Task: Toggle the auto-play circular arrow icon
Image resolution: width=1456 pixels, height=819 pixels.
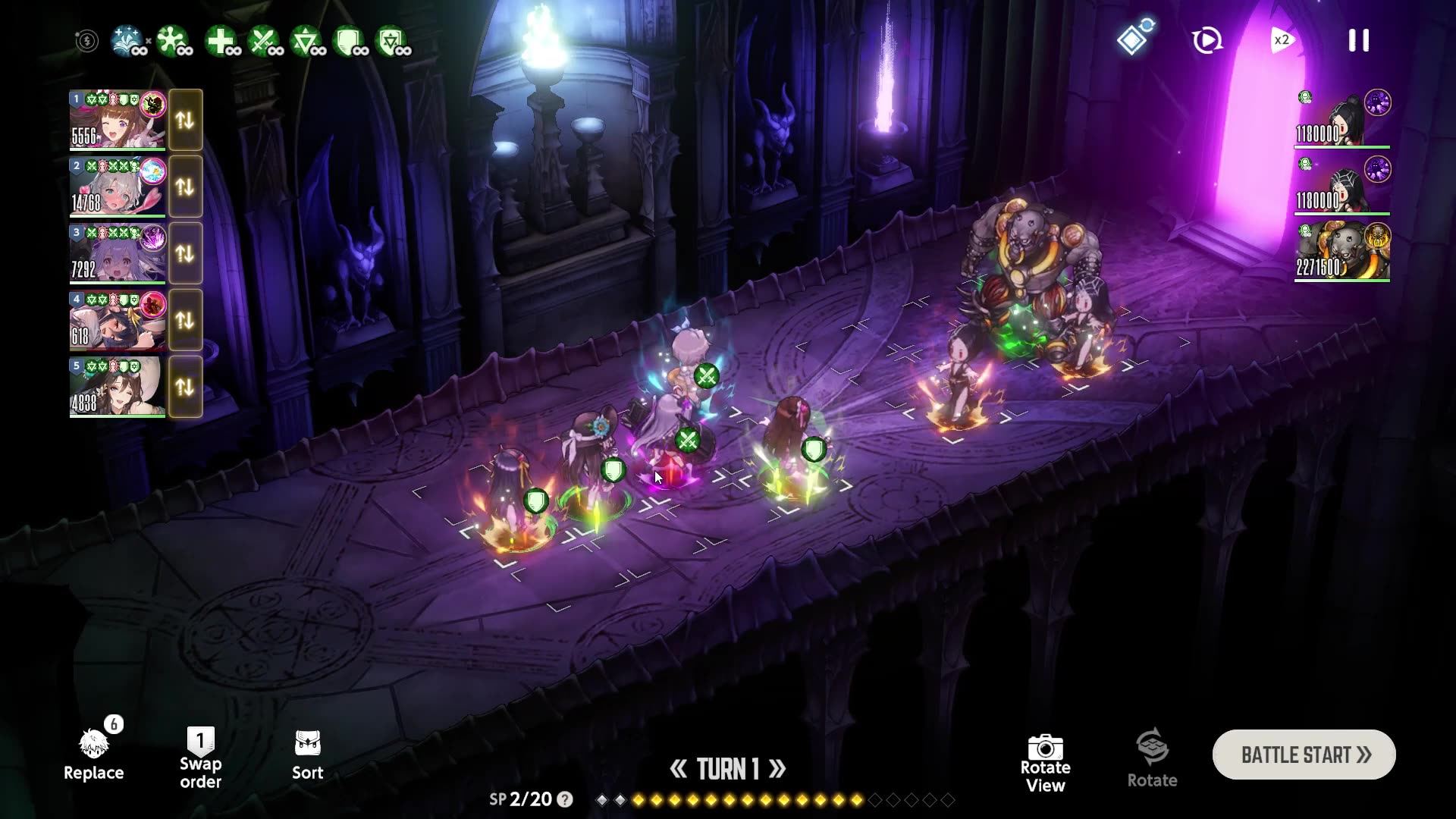Action: click(1207, 40)
